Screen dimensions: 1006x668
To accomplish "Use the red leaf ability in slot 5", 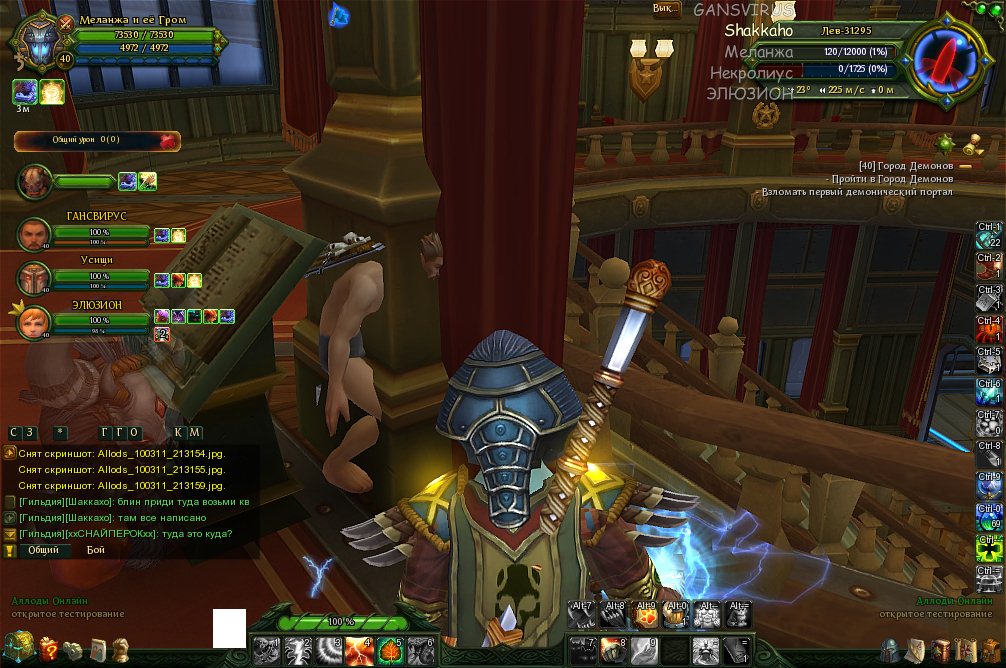I will [390, 651].
